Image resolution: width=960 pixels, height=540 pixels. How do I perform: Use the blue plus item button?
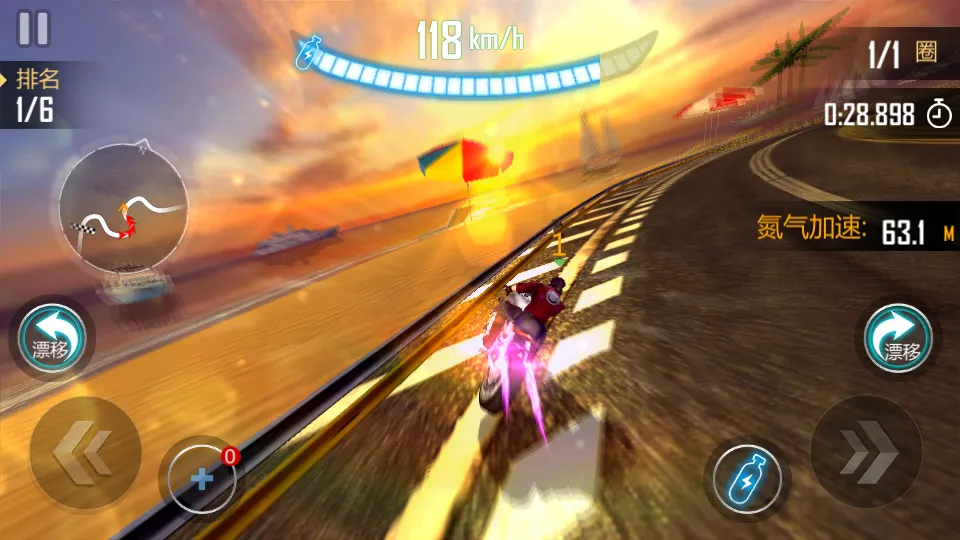tap(202, 479)
